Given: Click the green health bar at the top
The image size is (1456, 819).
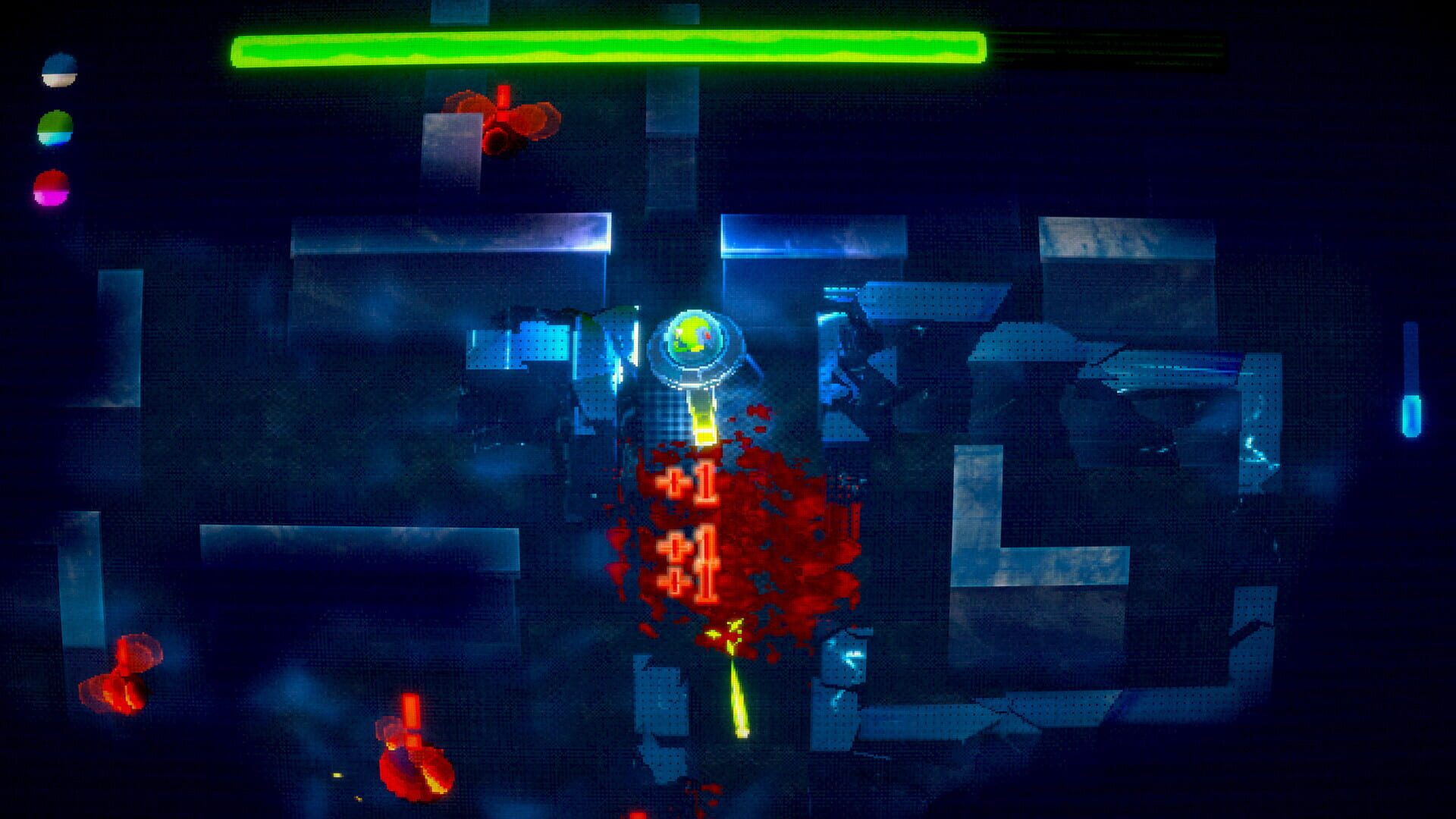Looking at the screenshot, I should pyautogui.click(x=607, y=49).
